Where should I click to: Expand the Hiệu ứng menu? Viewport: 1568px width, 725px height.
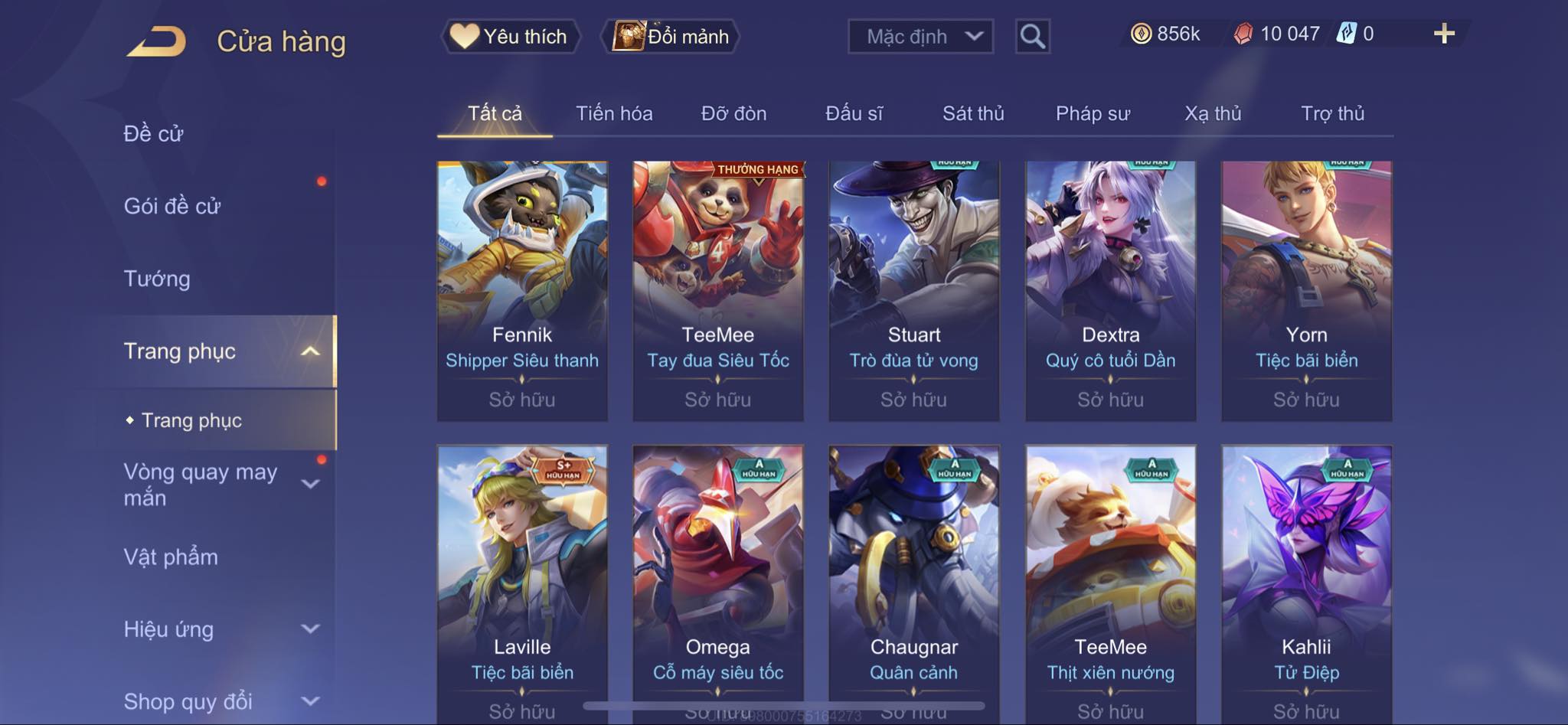tap(218, 629)
